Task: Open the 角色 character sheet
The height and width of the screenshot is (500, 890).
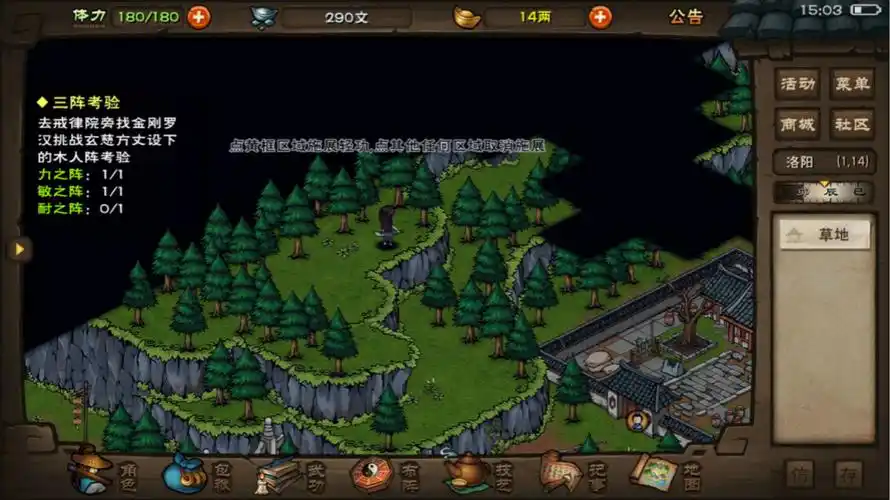Action: (105, 470)
